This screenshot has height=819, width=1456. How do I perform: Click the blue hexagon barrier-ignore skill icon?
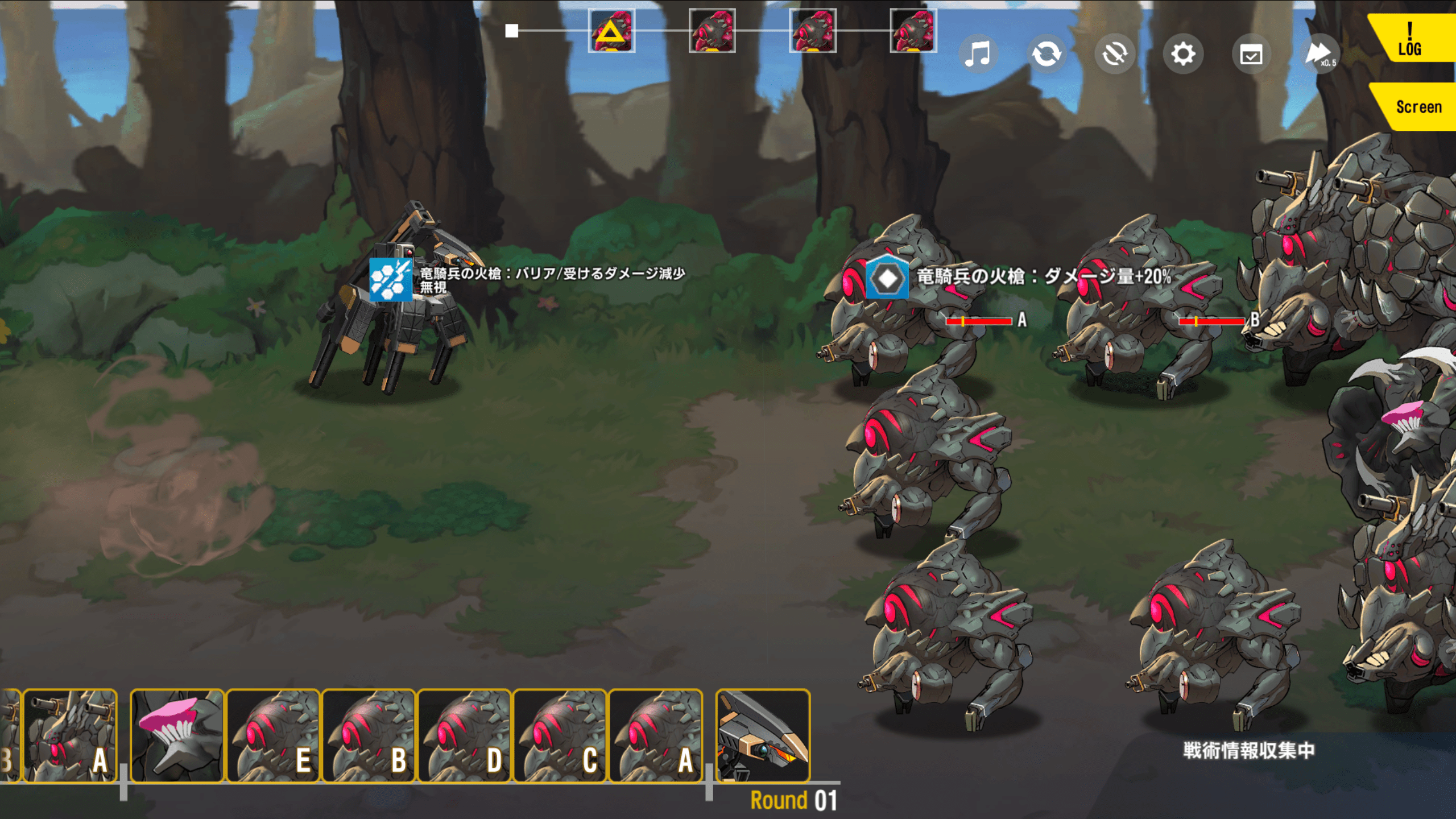click(391, 279)
